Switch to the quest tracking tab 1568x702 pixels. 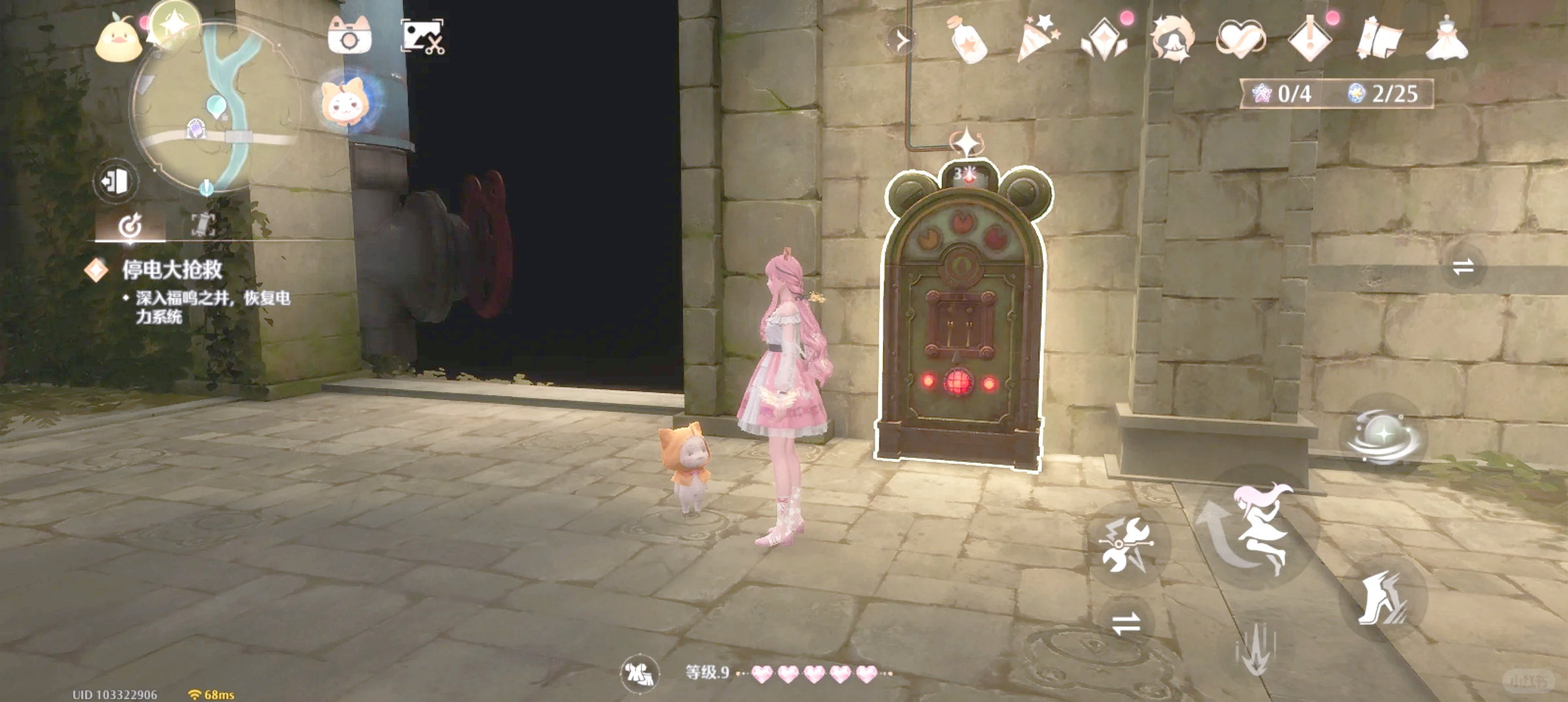tap(130, 226)
